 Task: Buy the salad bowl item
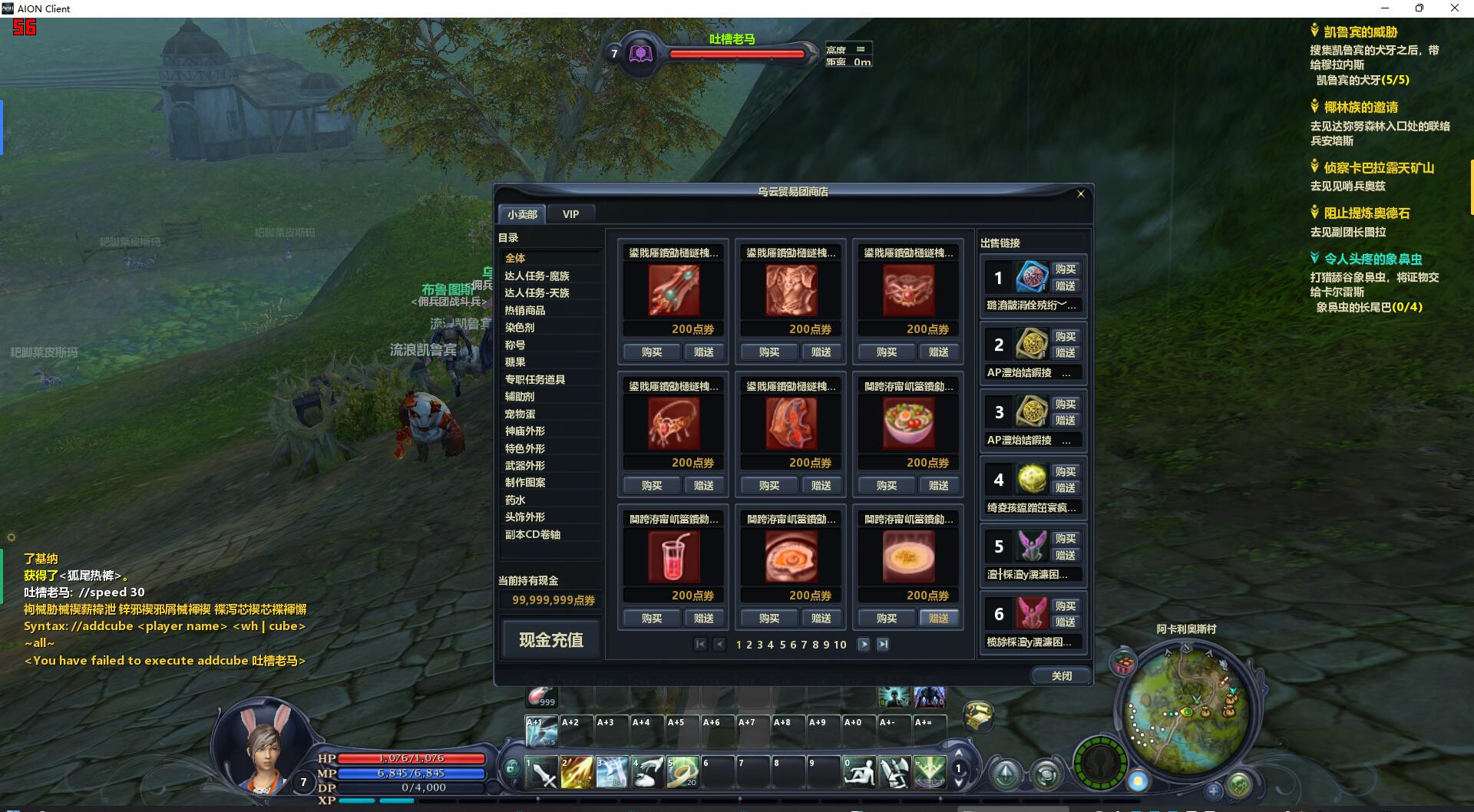pos(887,485)
